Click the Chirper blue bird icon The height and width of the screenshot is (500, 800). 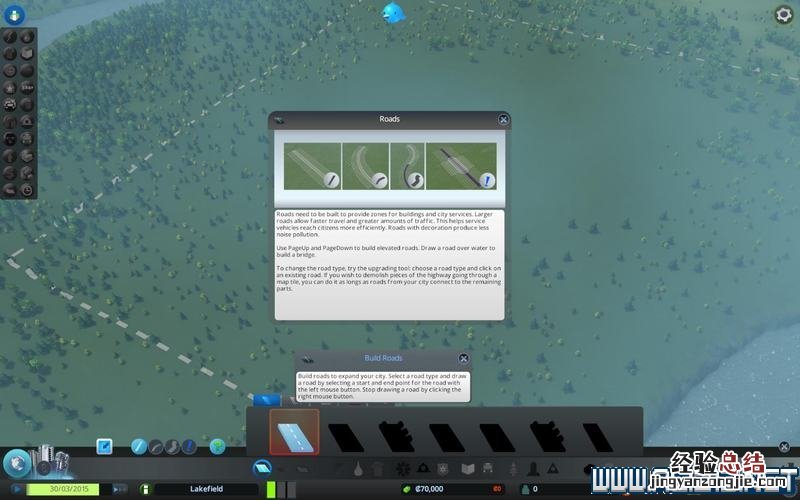click(x=392, y=13)
